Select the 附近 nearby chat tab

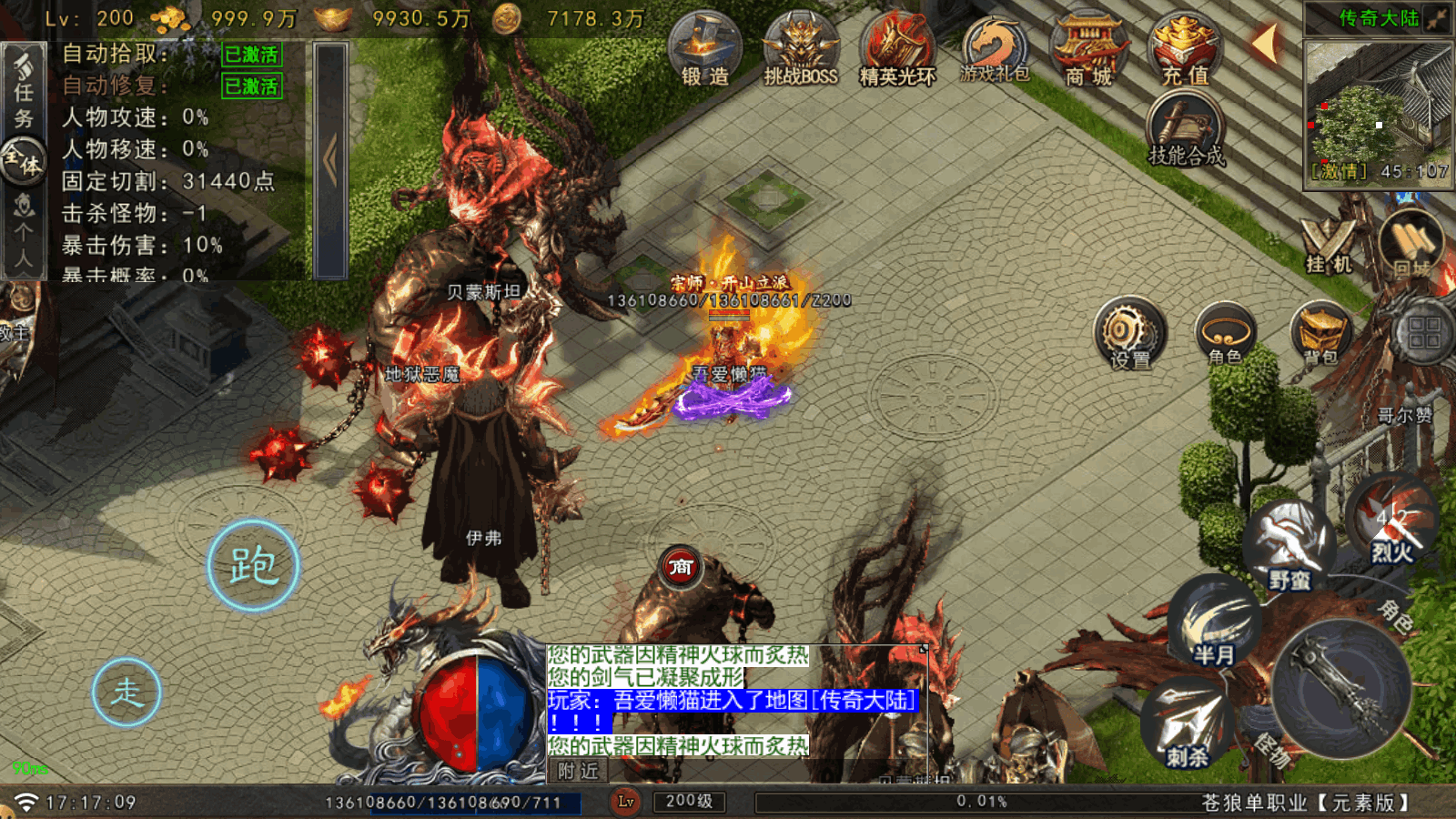tap(579, 771)
